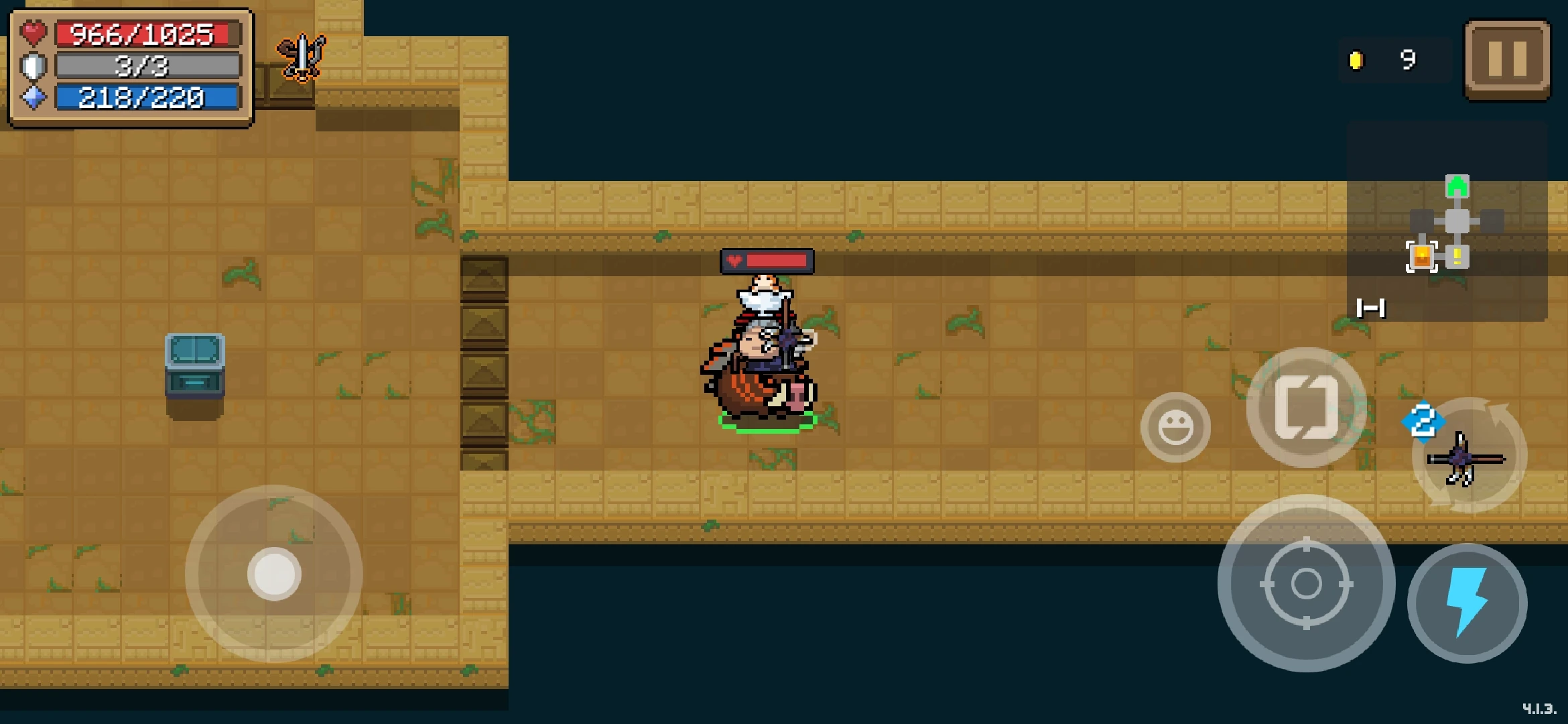Open the emote smiley button

click(x=1175, y=427)
